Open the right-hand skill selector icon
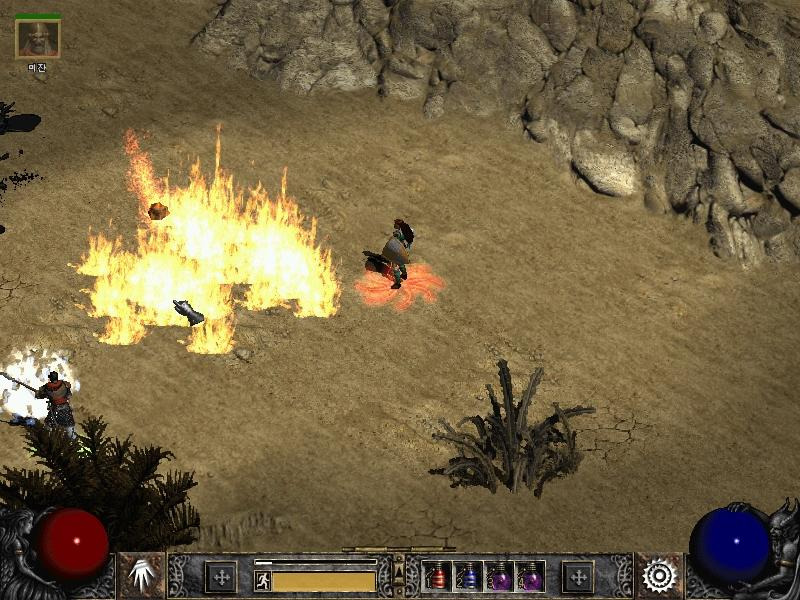Screen dimensions: 800x600 (x=659, y=576)
